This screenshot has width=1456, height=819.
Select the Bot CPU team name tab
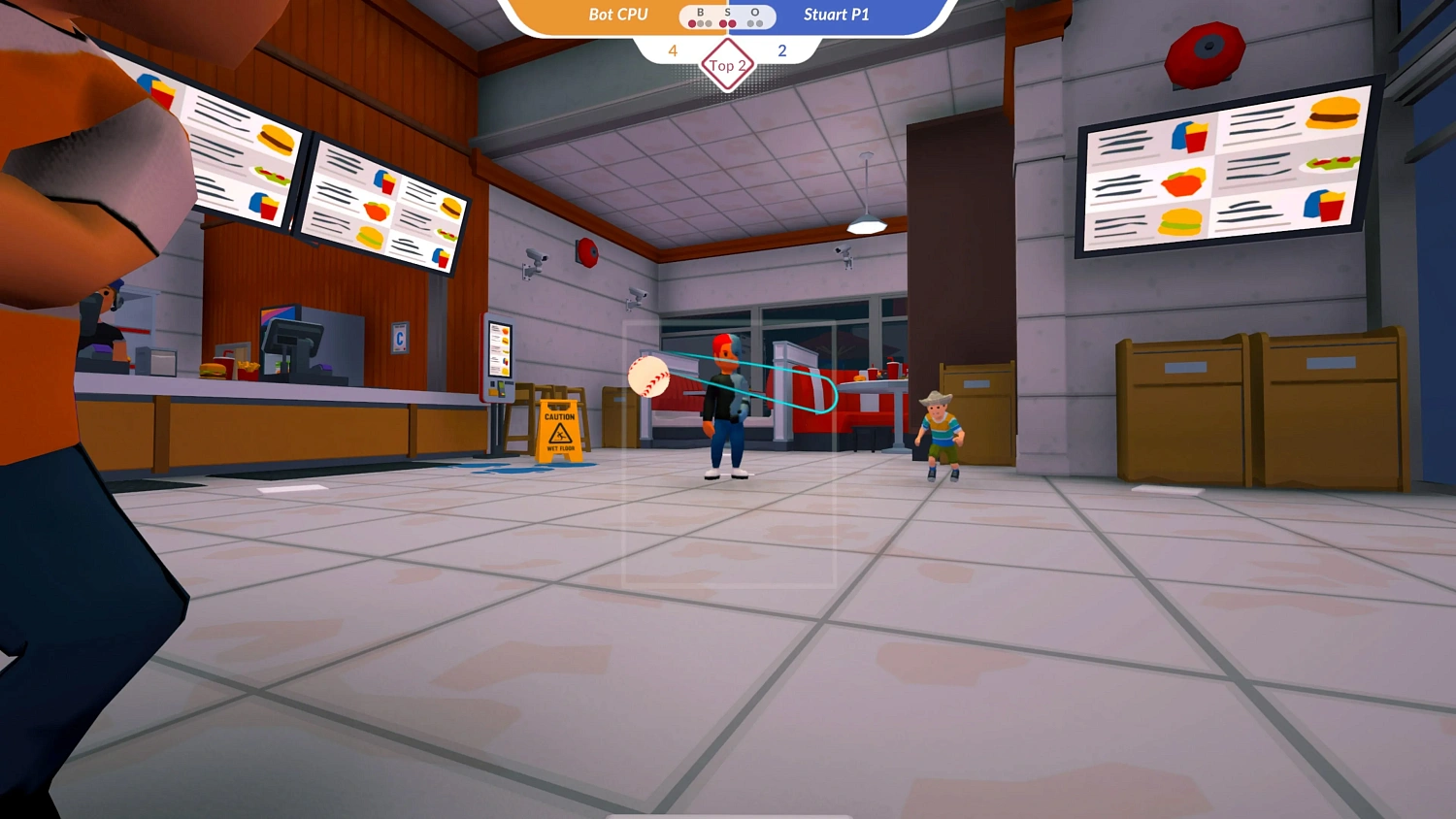tap(619, 15)
